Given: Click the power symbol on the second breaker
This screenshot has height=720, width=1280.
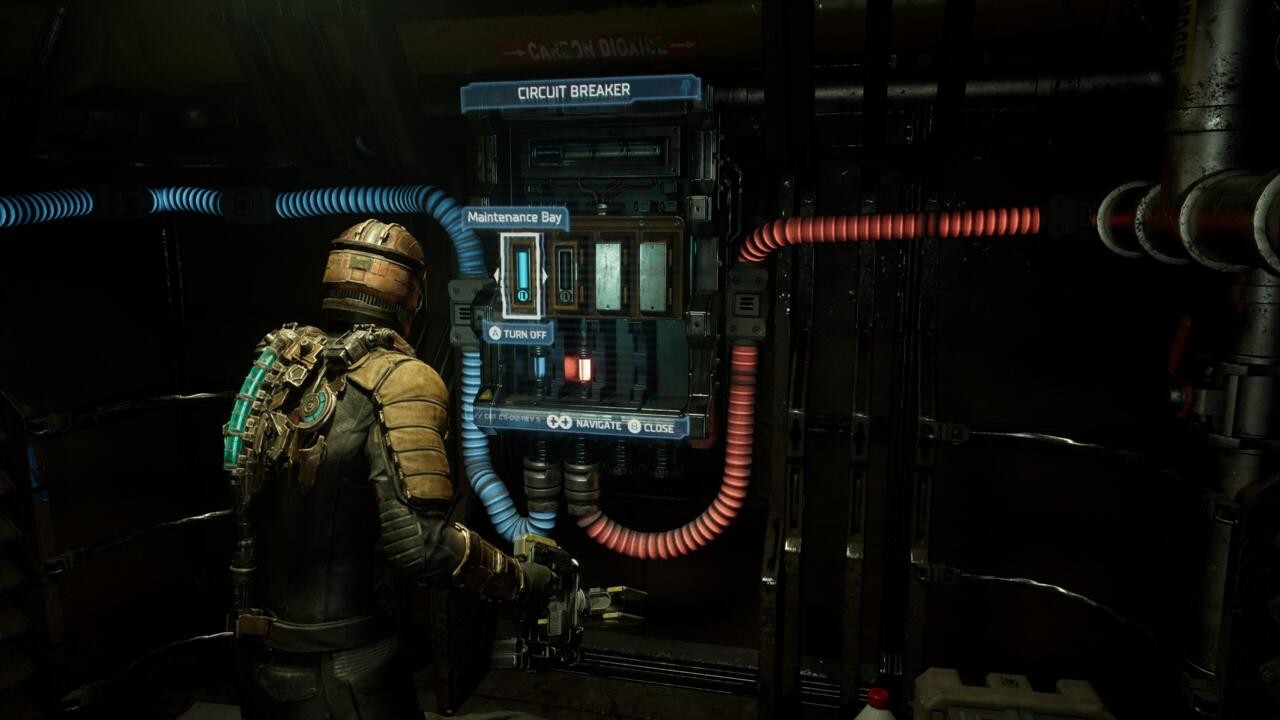Looking at the screenshot, I should coord(566,295).
